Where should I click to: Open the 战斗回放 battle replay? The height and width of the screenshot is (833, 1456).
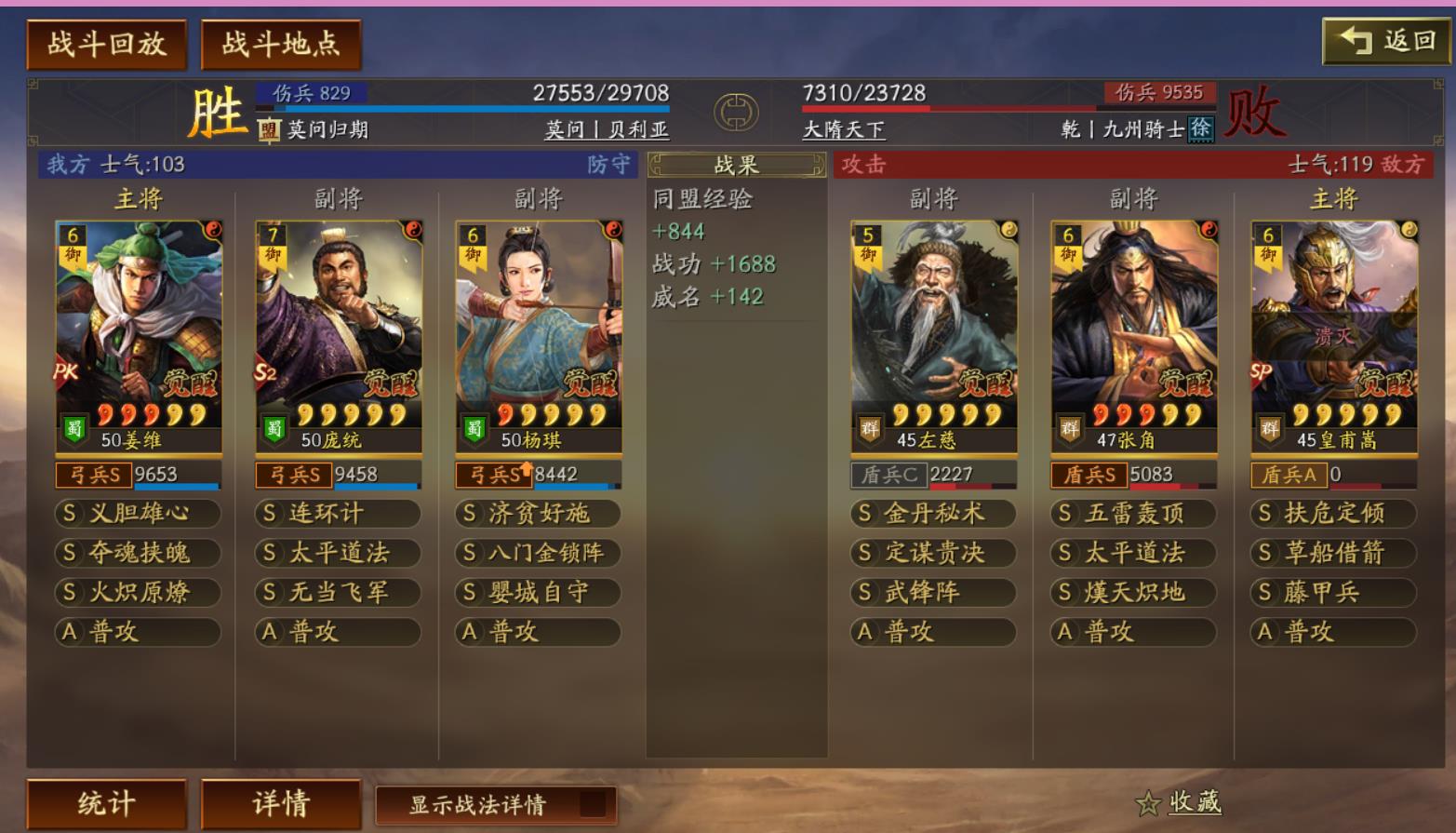coord(106,44)
